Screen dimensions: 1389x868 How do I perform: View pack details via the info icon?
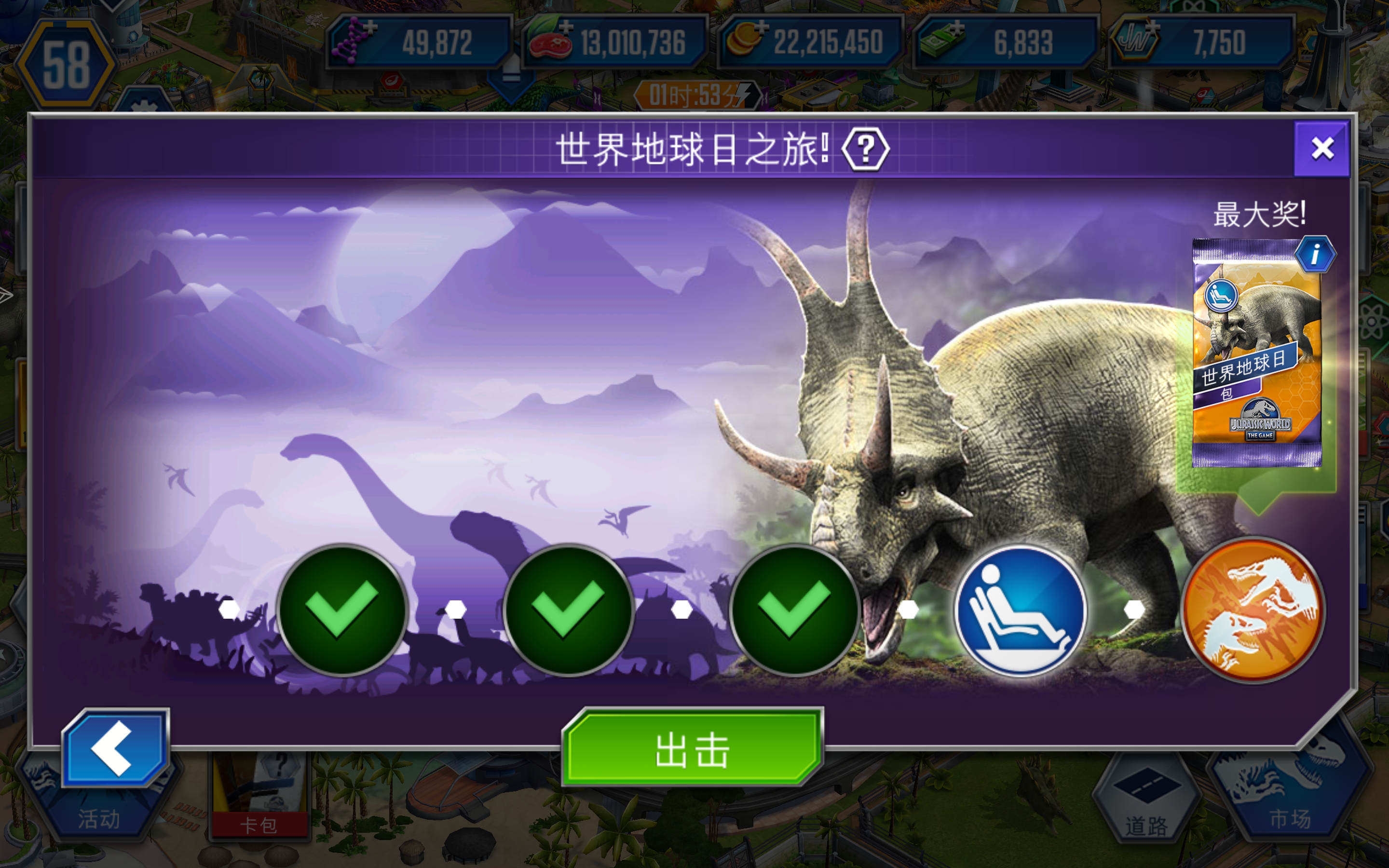pos(1317,254)
